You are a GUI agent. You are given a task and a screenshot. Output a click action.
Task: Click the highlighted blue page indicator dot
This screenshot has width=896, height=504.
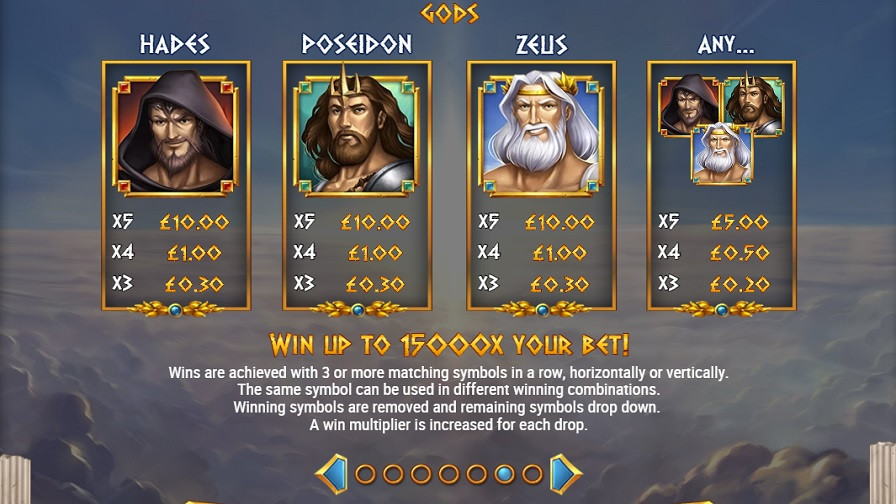[x=505, y=474]
